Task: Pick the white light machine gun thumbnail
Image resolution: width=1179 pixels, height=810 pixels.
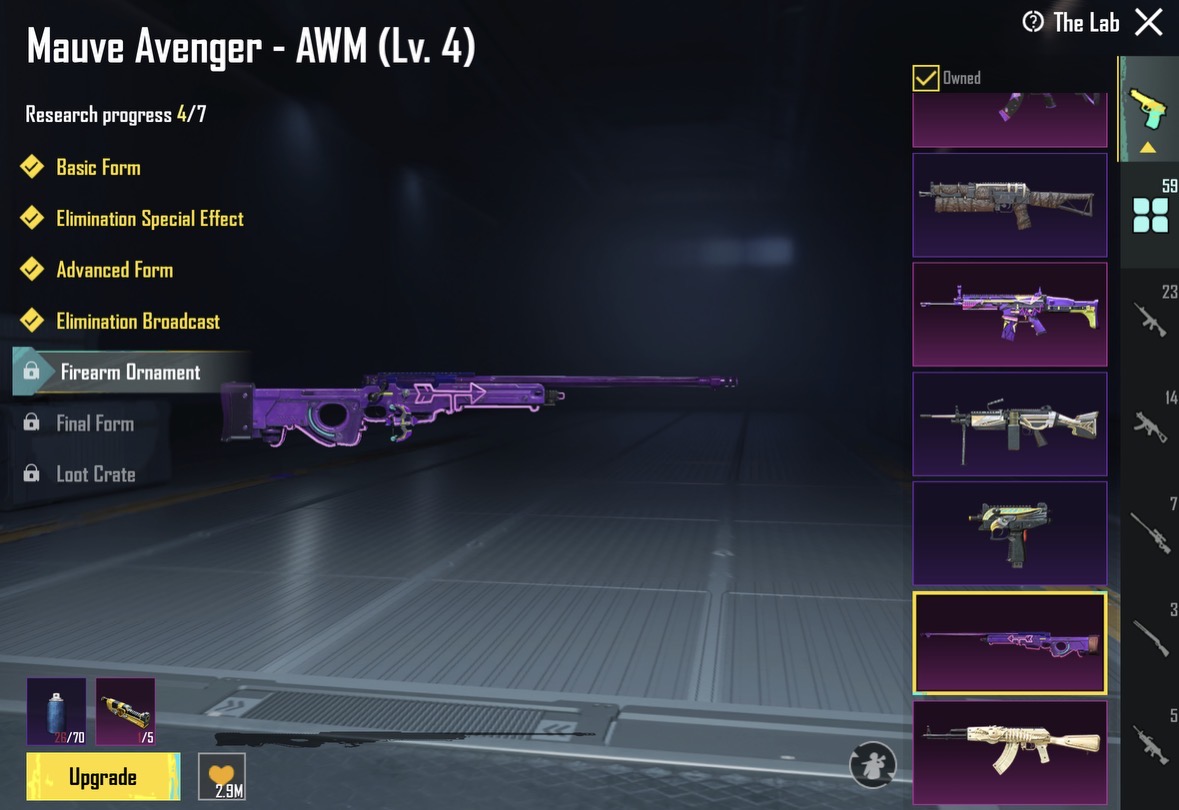Action: [1009, 423]
